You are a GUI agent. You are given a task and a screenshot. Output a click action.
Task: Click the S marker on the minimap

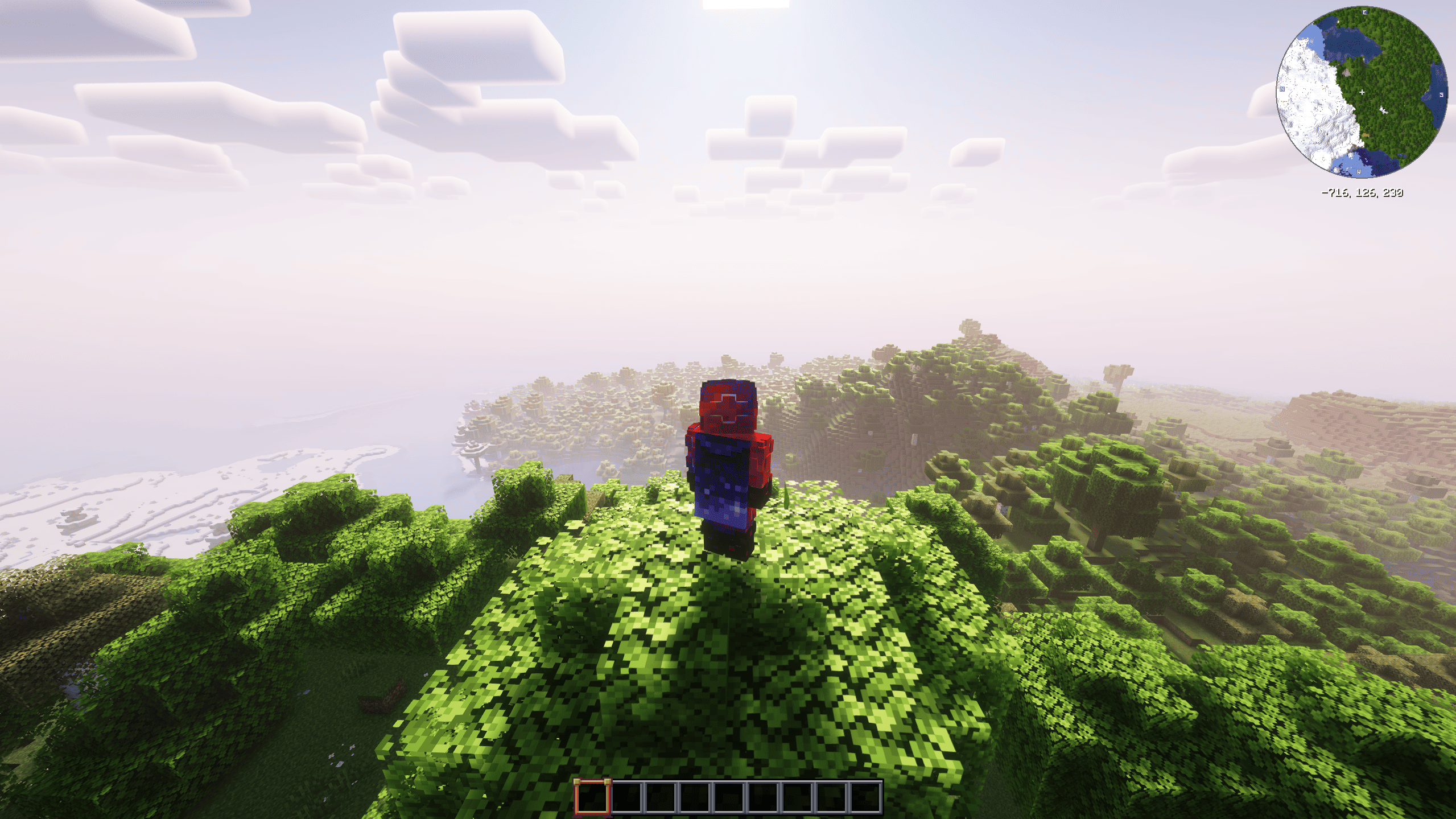[1442, 94]
